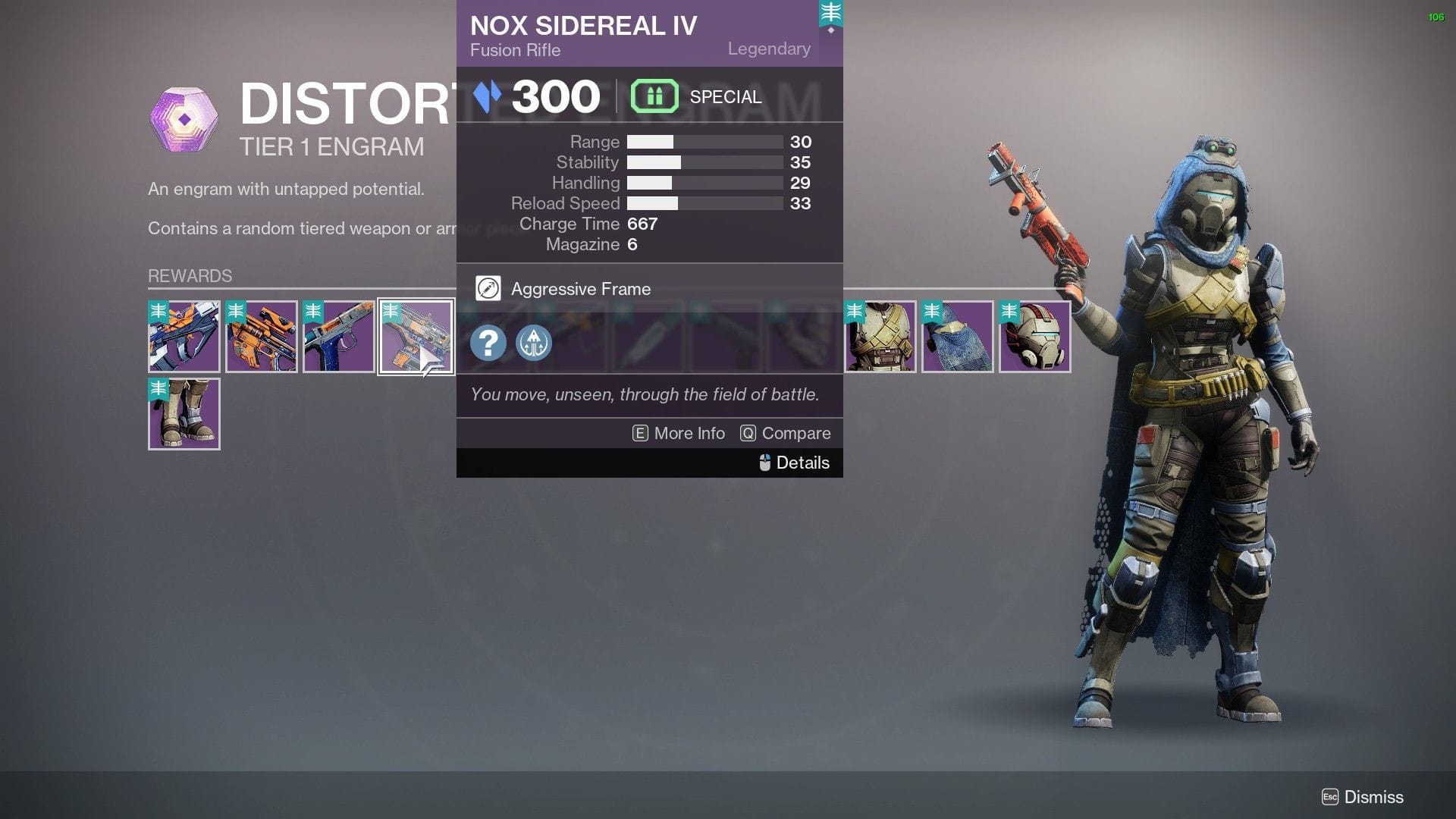Select the chest armor reward thumbnail
Image resolution: width=1456 pixels, height=819 pixels.
pyautogui.click(x=880, y=336)
